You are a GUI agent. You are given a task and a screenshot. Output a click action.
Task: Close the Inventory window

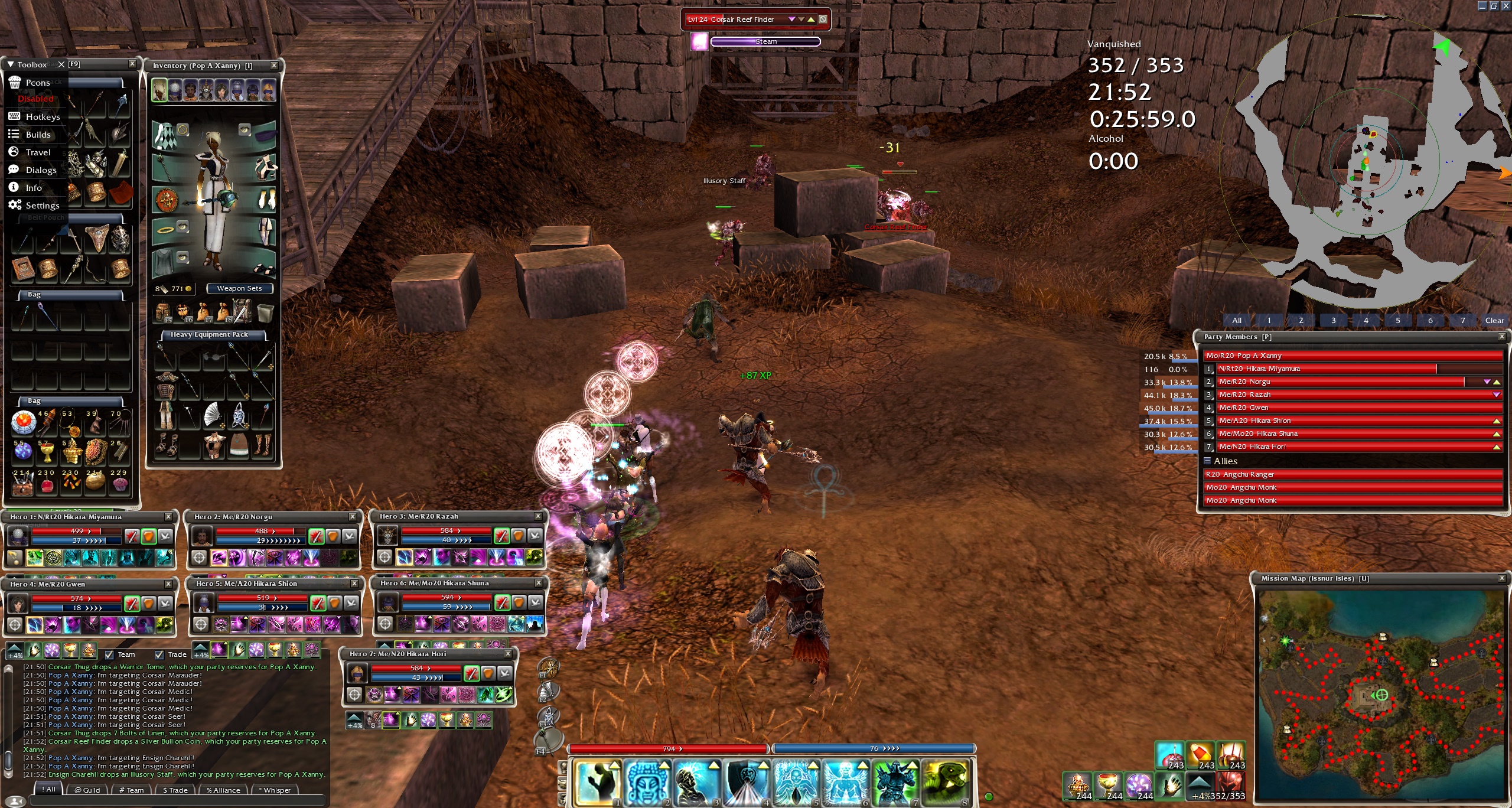[x=274, y=66]
